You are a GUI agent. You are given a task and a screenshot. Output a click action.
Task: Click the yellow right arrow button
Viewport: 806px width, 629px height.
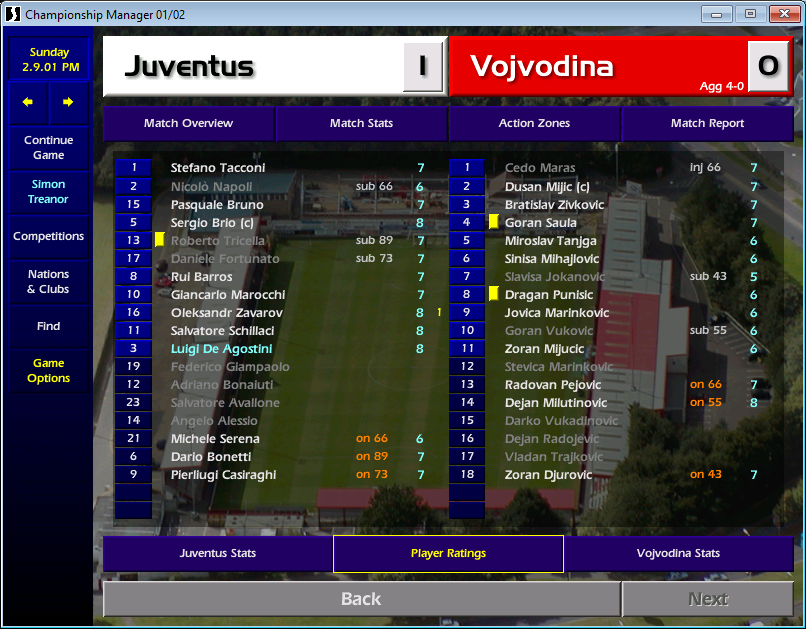pos(68,101)
